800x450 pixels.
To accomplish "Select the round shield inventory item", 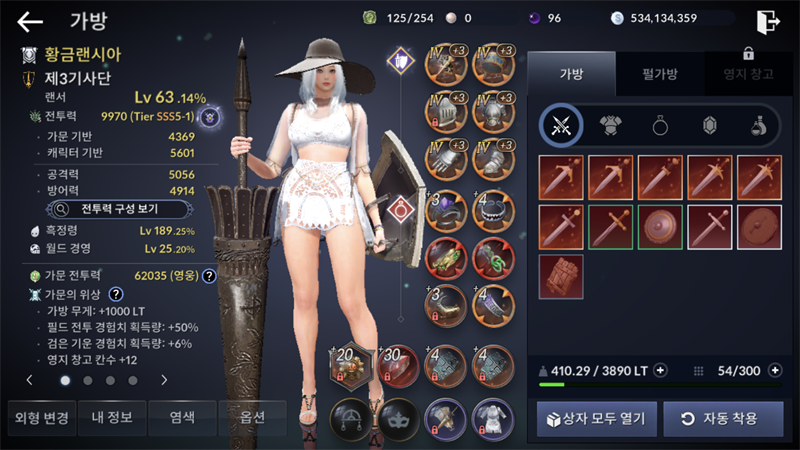I will tap(660, 225).
